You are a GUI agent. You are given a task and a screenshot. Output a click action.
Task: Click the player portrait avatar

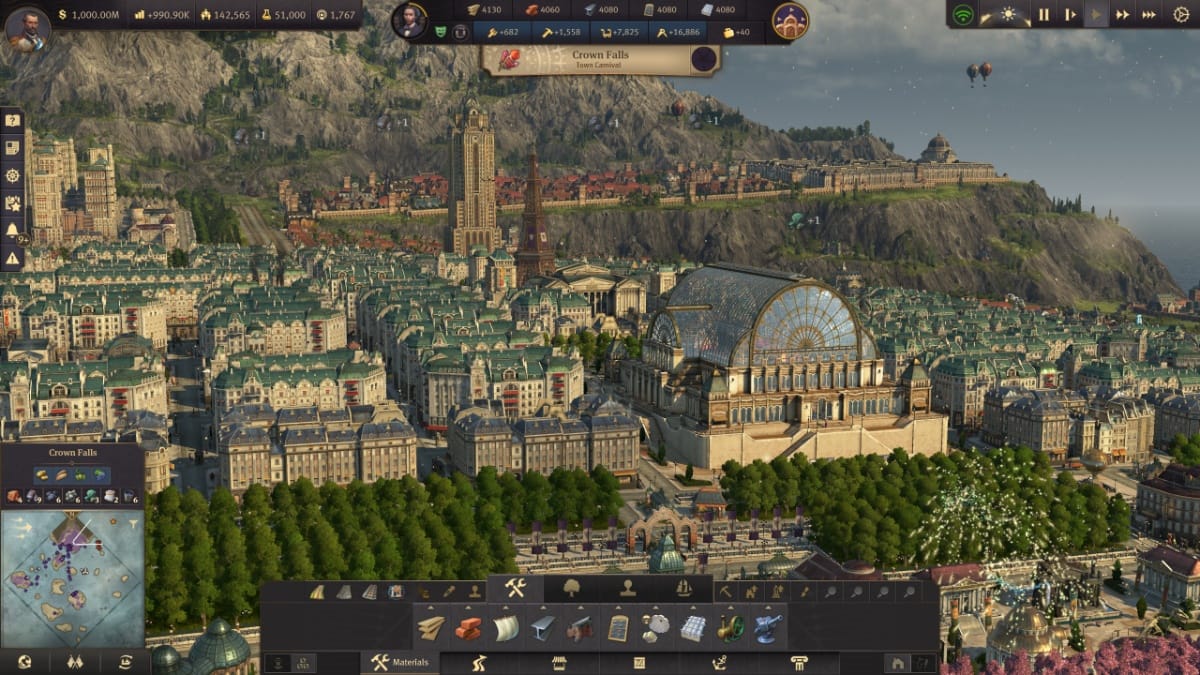(x=27, y=28)
